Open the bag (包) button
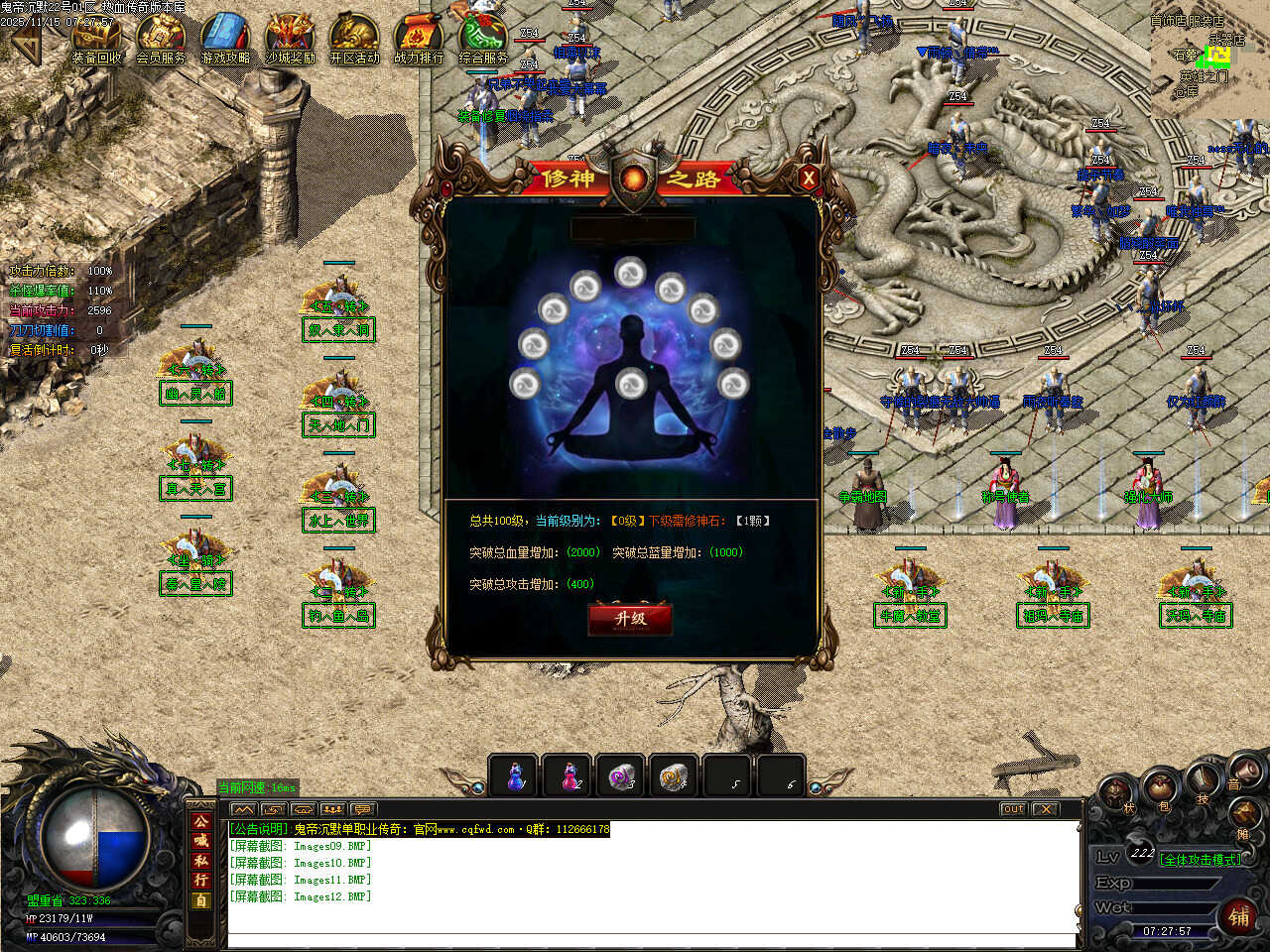The height and width of the screenshot is (952, 1270). (1160, 790)
